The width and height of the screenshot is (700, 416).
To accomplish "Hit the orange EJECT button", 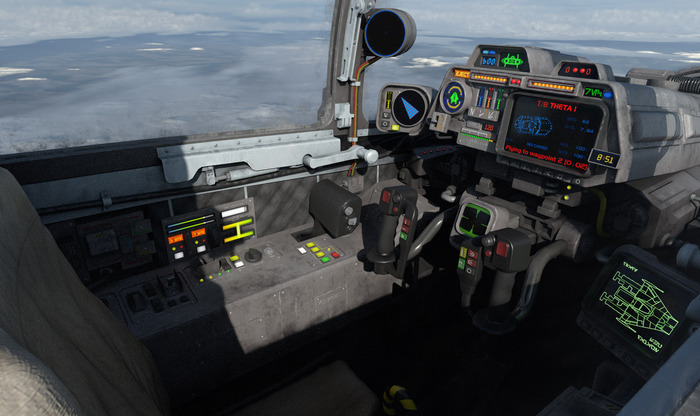I will [461, 74].
